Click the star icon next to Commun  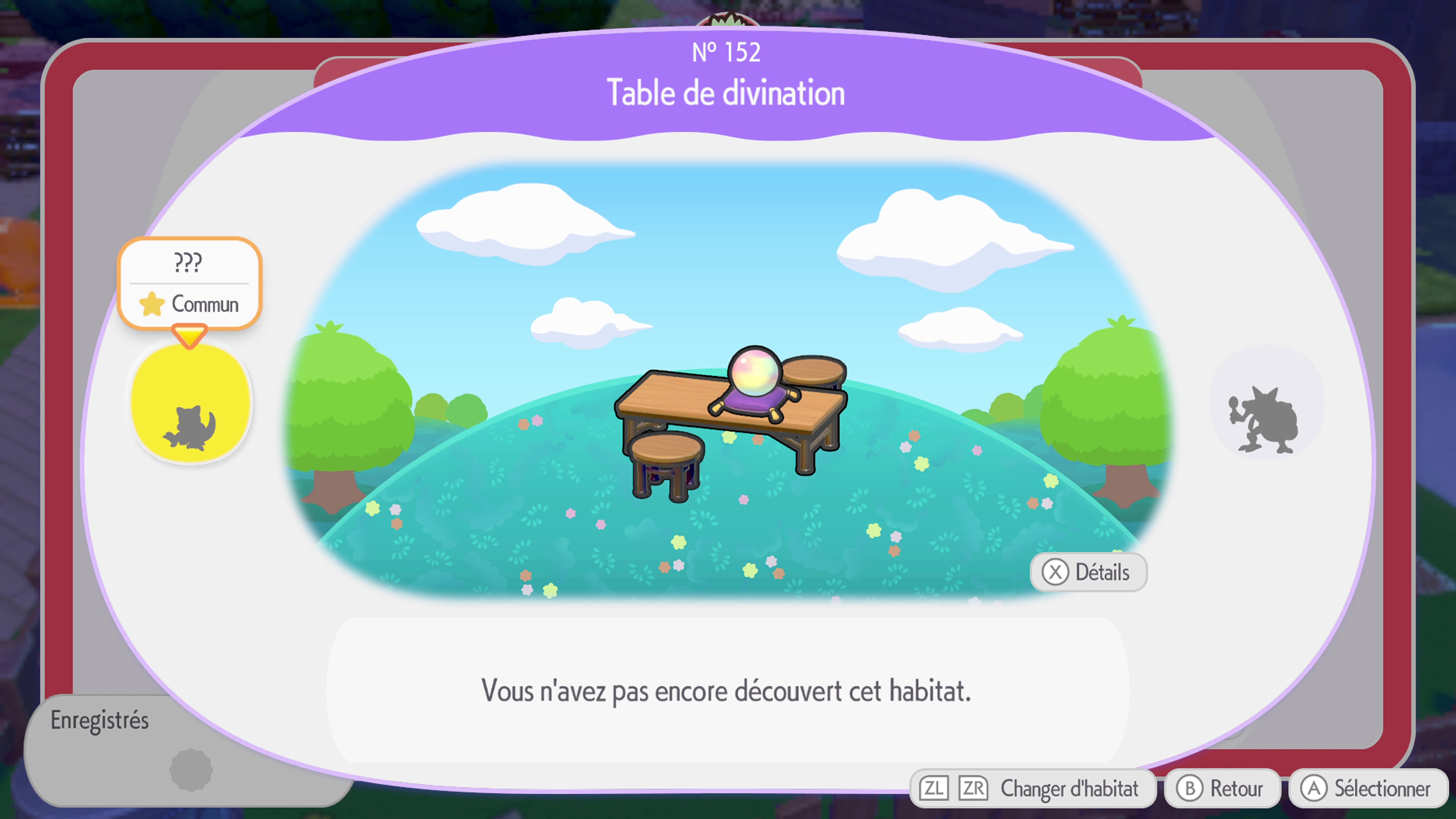pyautogui.click(x=152, y=304)
